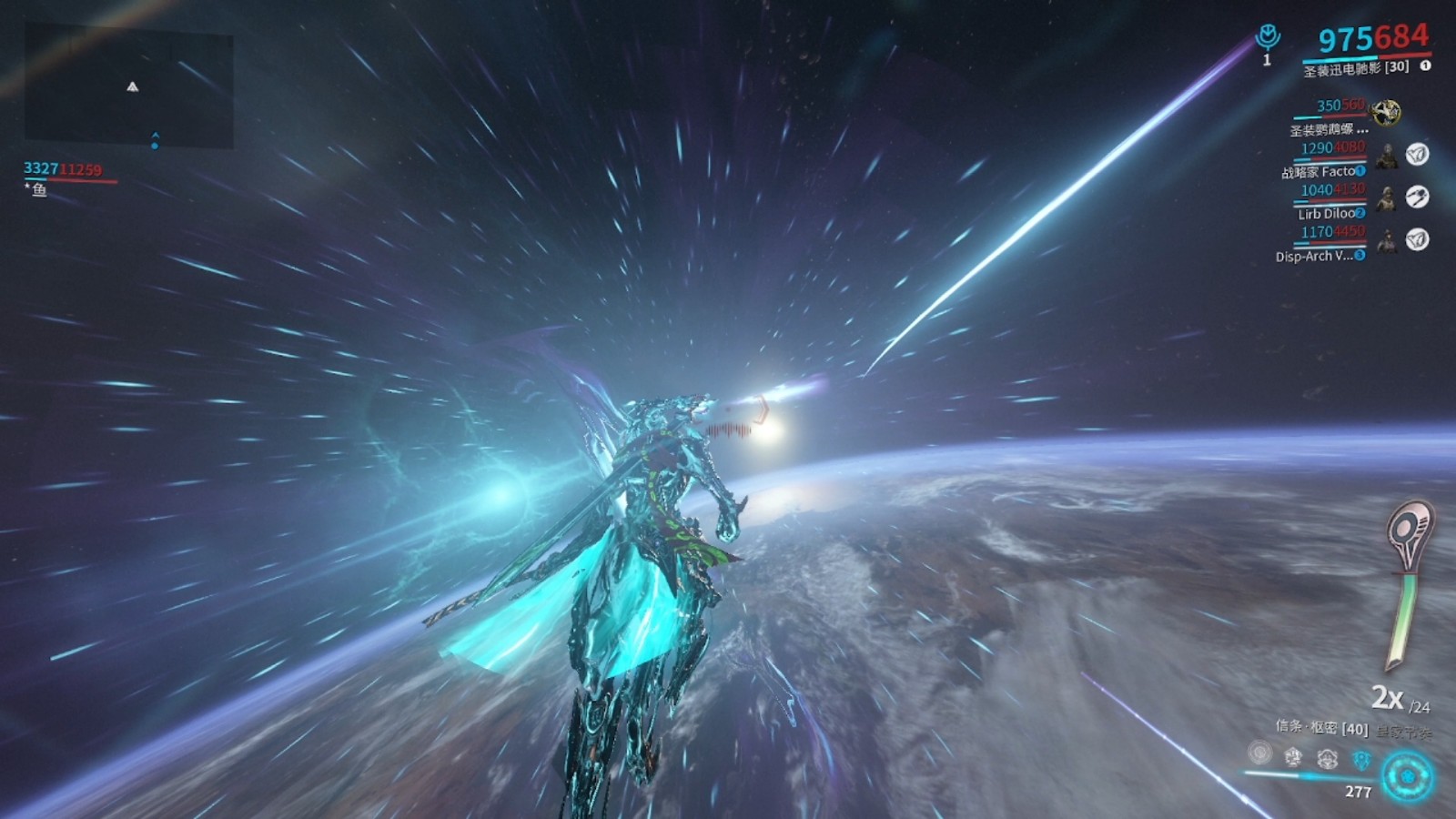This screenshot has height=819, width=1456.
Task: Click the white round icon beside Facto
Action: [x=1417, y=155]
